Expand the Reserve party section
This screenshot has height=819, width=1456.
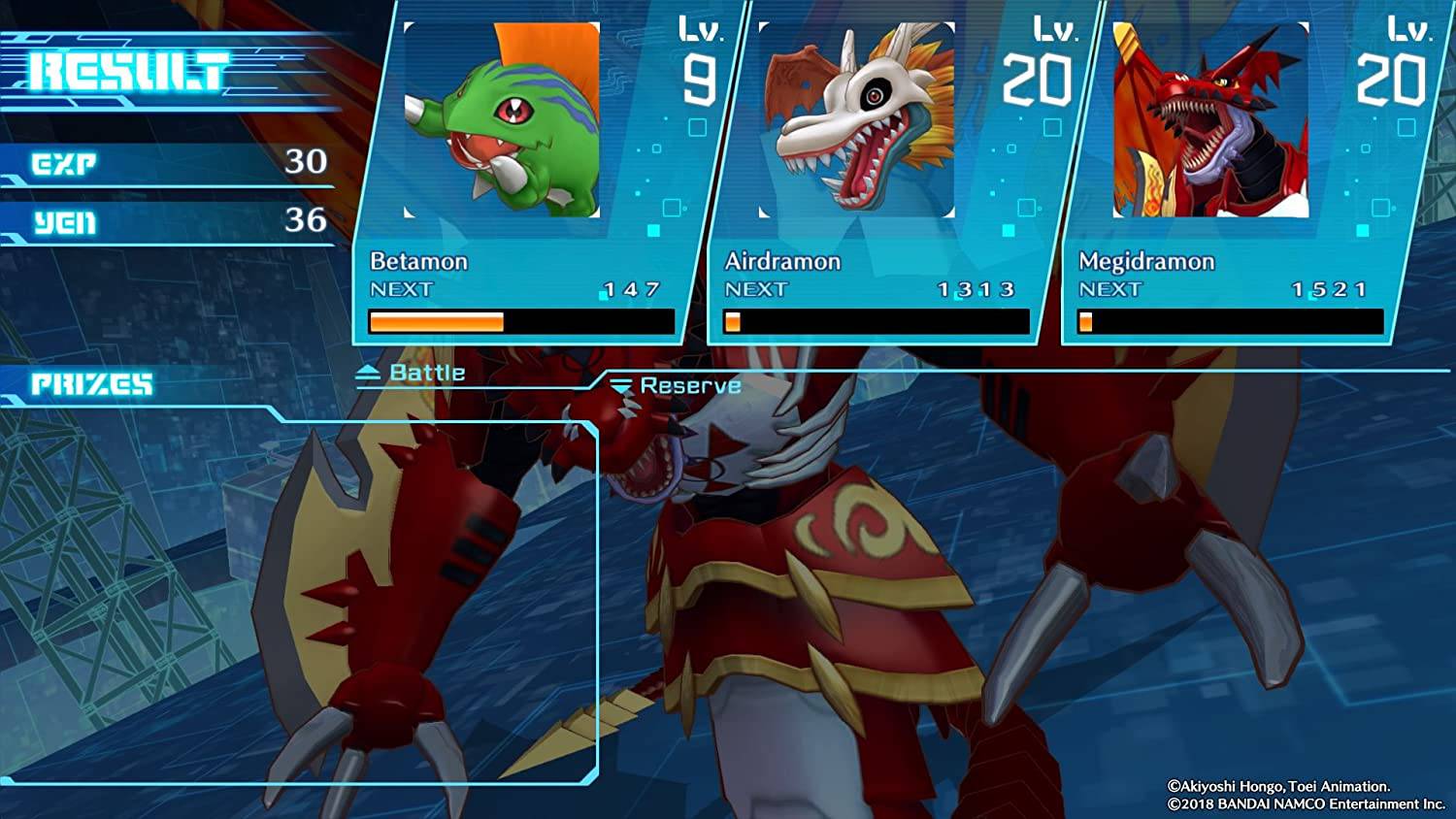click(x=678, y=384)
